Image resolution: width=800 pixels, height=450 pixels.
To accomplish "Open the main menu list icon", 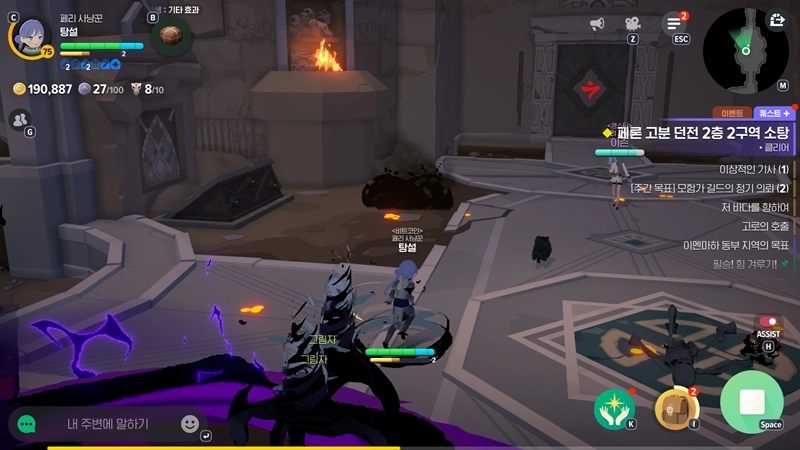I will click(x=675, y=23).
